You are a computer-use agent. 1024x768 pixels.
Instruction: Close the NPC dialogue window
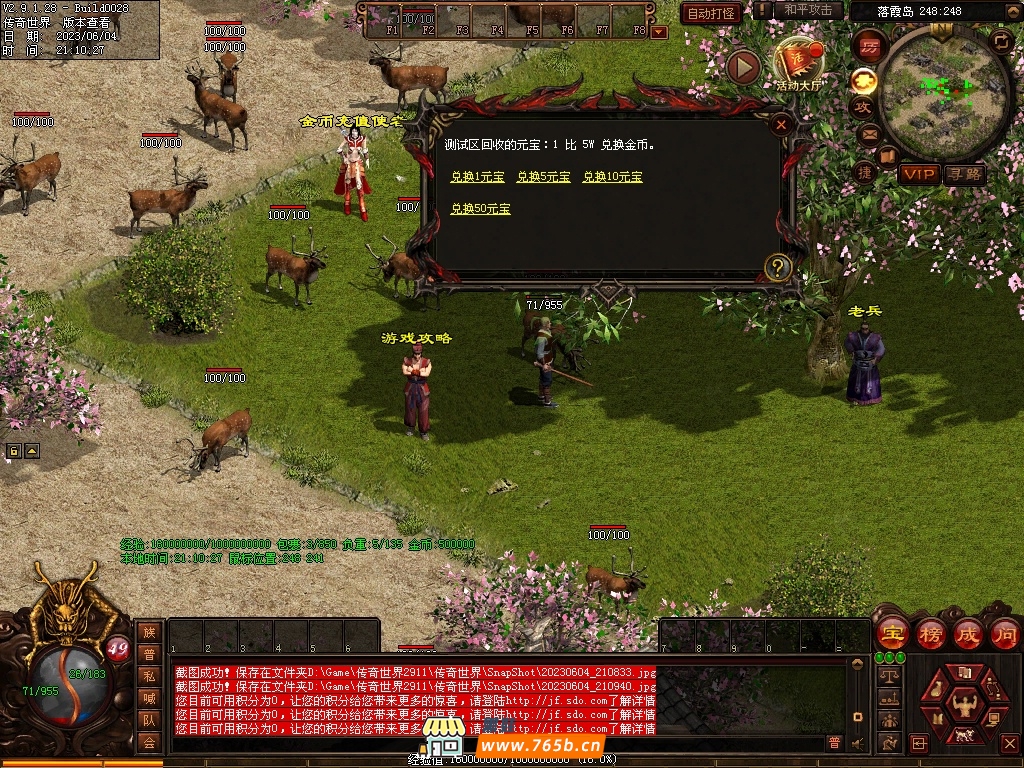(x=781, y=125)
